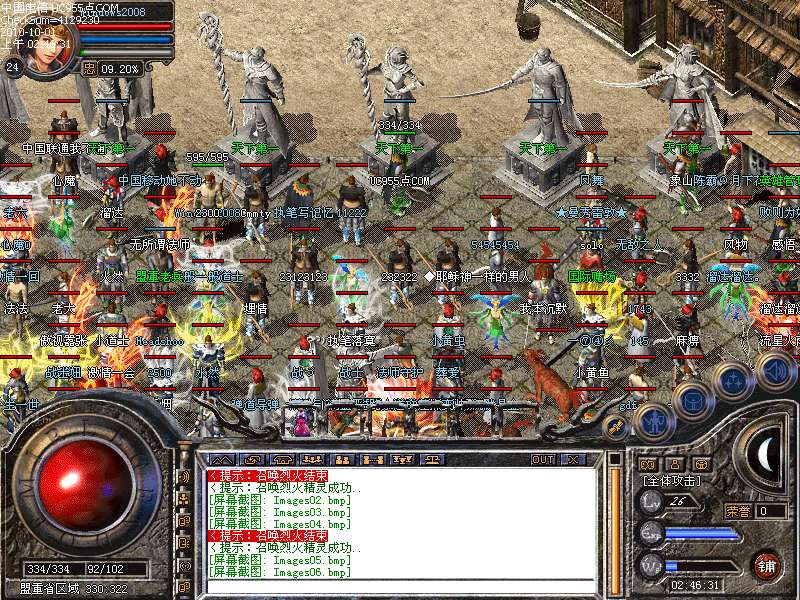Open the red 铺 shop button
The height and width of the screenshot is (600, 800).
(x=766, y=564)
